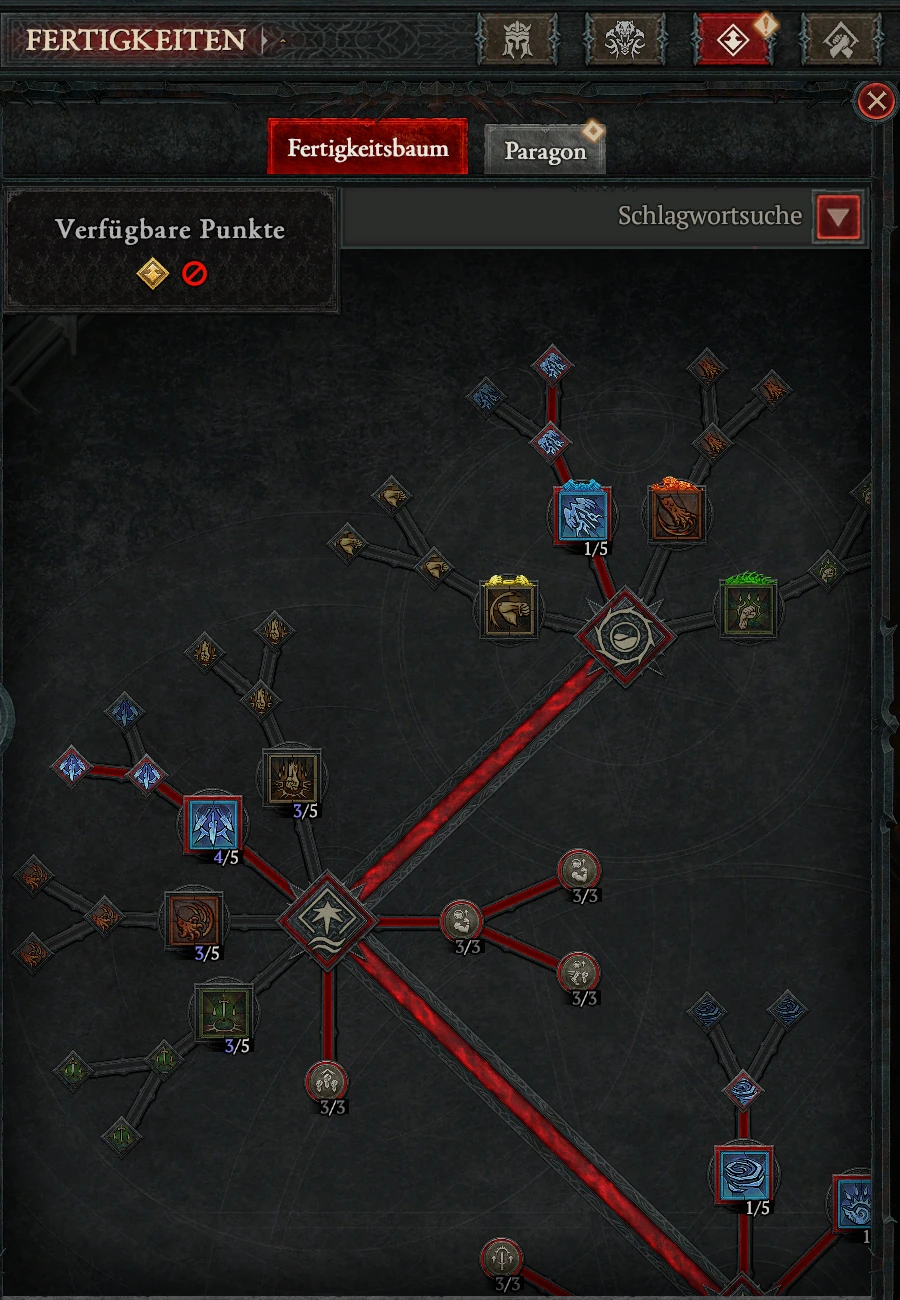
Task: Open the hammer icon in the top bar
Action: point(841,40)
